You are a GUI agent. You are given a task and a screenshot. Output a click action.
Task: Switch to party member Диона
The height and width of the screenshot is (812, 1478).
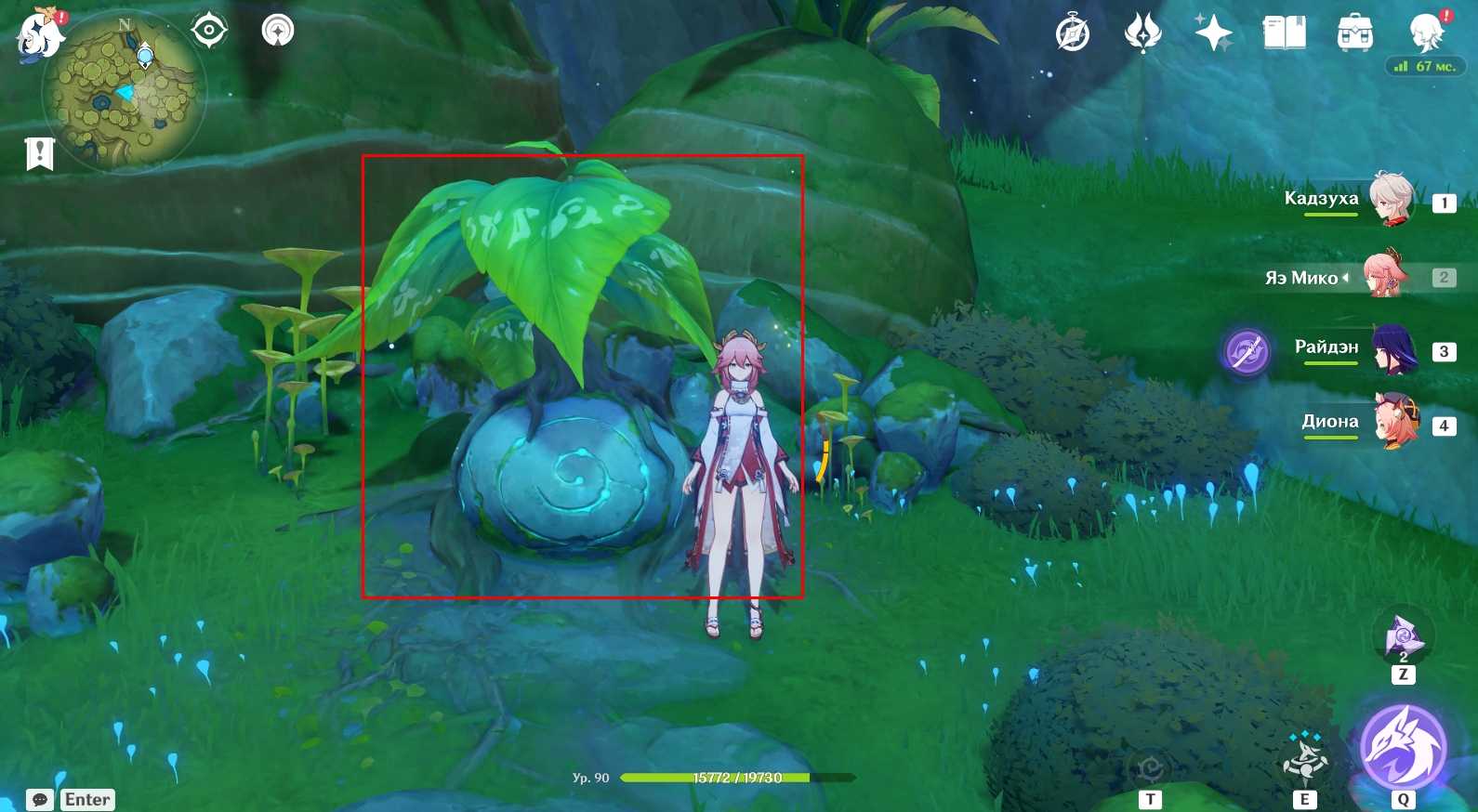coord(1395,423)
